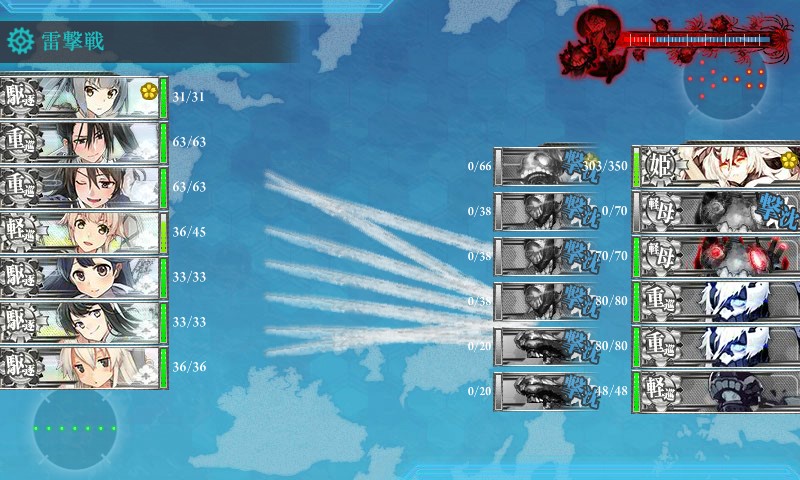Select the destroyer banner with 36/36 HP

[80, 367]
